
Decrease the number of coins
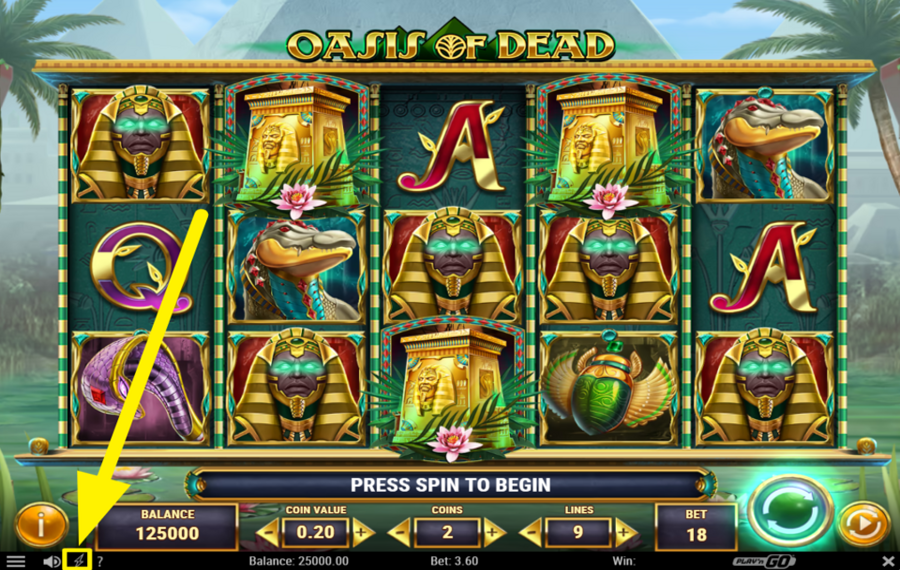[398, 531]
